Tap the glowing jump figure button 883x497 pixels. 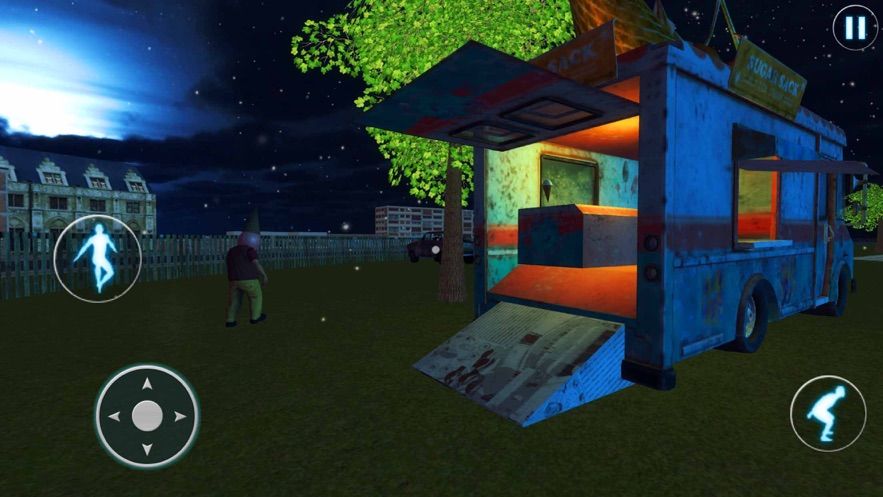pos(97,258)
